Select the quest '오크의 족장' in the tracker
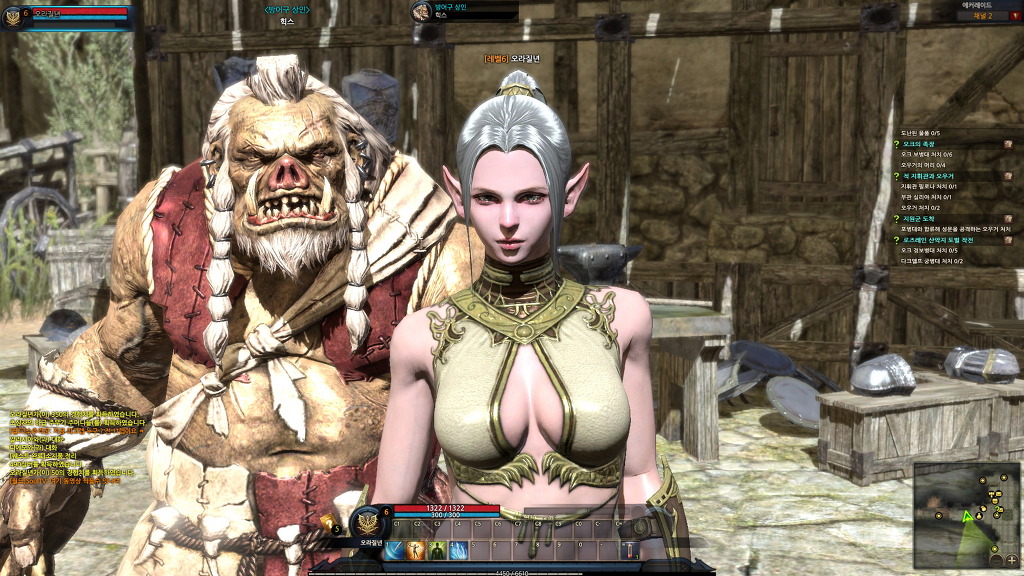 [920, 144]
